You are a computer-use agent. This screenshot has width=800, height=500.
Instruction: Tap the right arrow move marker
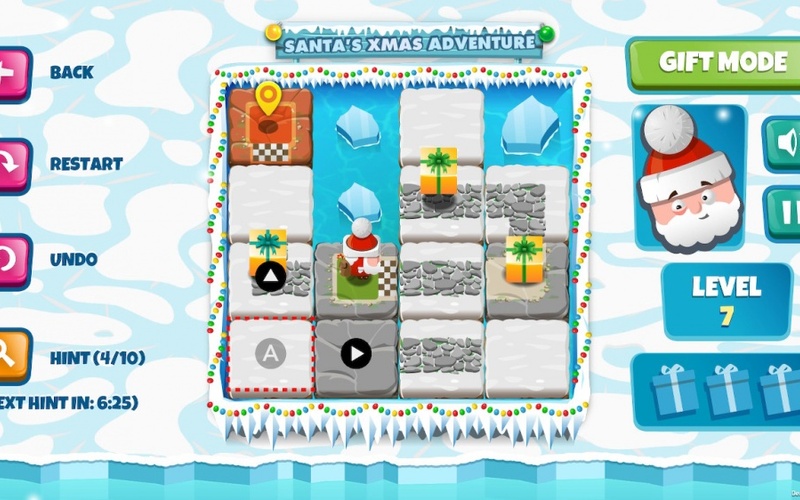[x=356, y=353]
